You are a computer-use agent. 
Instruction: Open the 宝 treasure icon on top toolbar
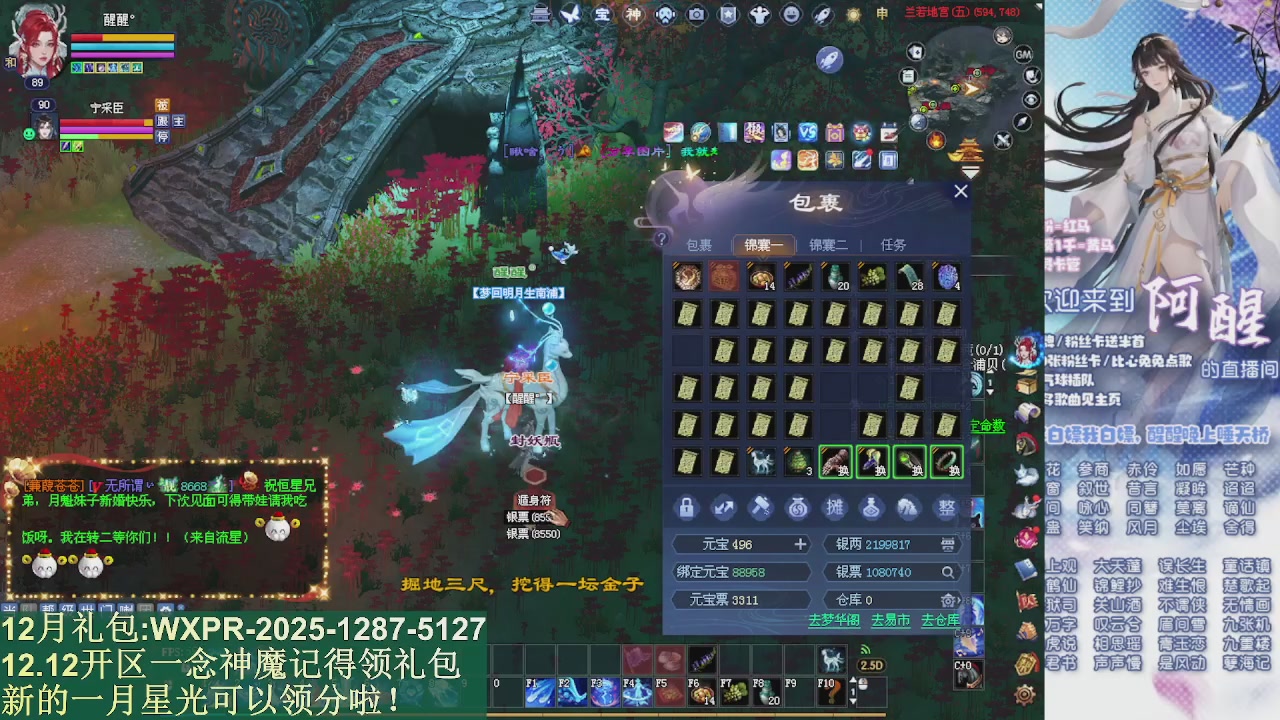601,12
